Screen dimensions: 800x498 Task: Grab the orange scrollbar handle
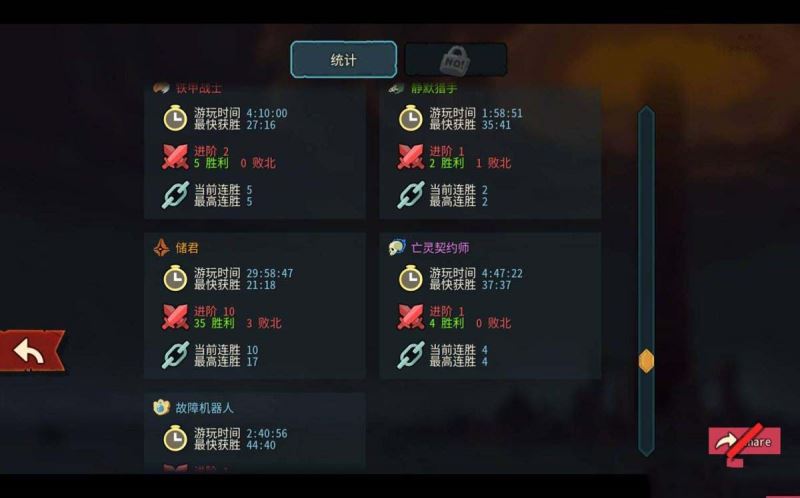(x=646, y=361)
